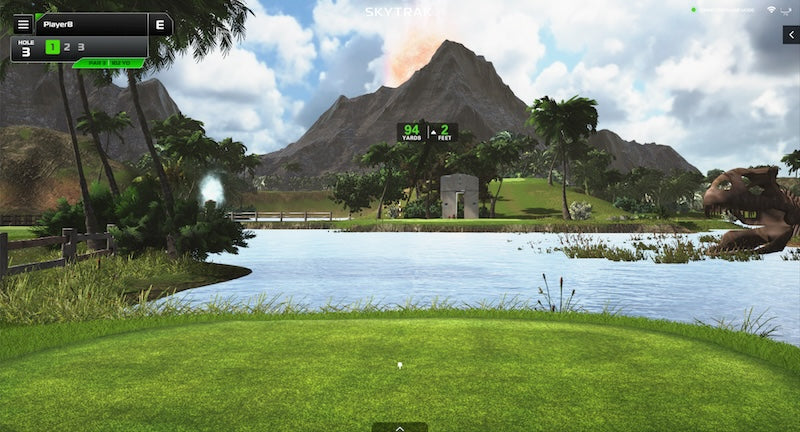This screenshot has width=800, height=432.
Task: Expand the right side panel arrow
Action: [x=791, y=35]
